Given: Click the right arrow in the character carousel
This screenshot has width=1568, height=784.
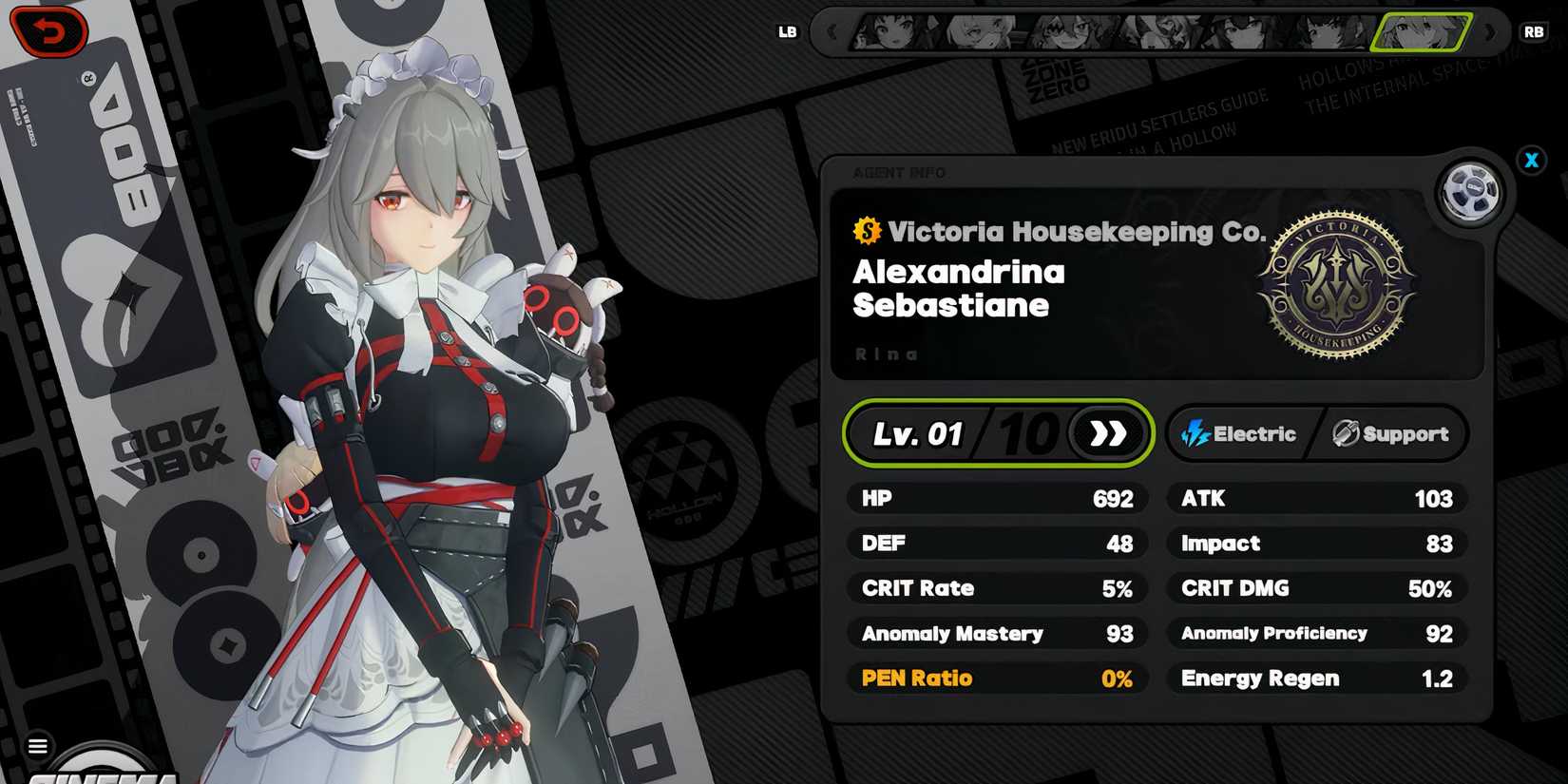Looking at the screenshot, I should [1487, 31].
